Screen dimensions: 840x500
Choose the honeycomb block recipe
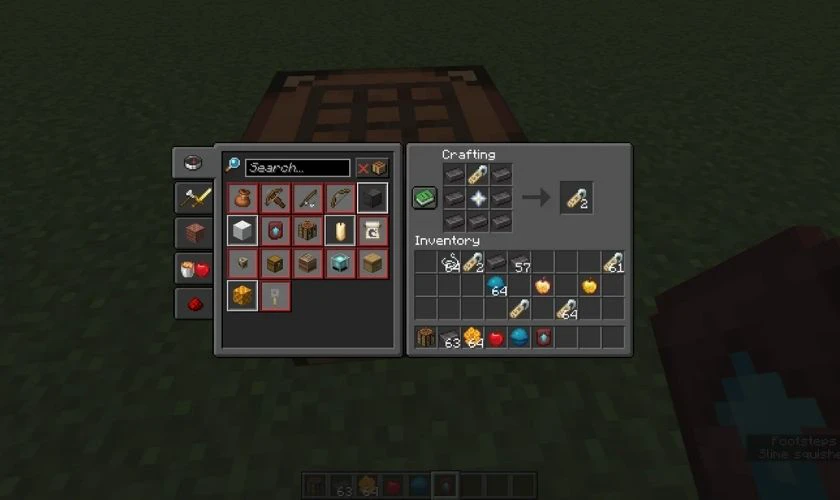(242, 296)
